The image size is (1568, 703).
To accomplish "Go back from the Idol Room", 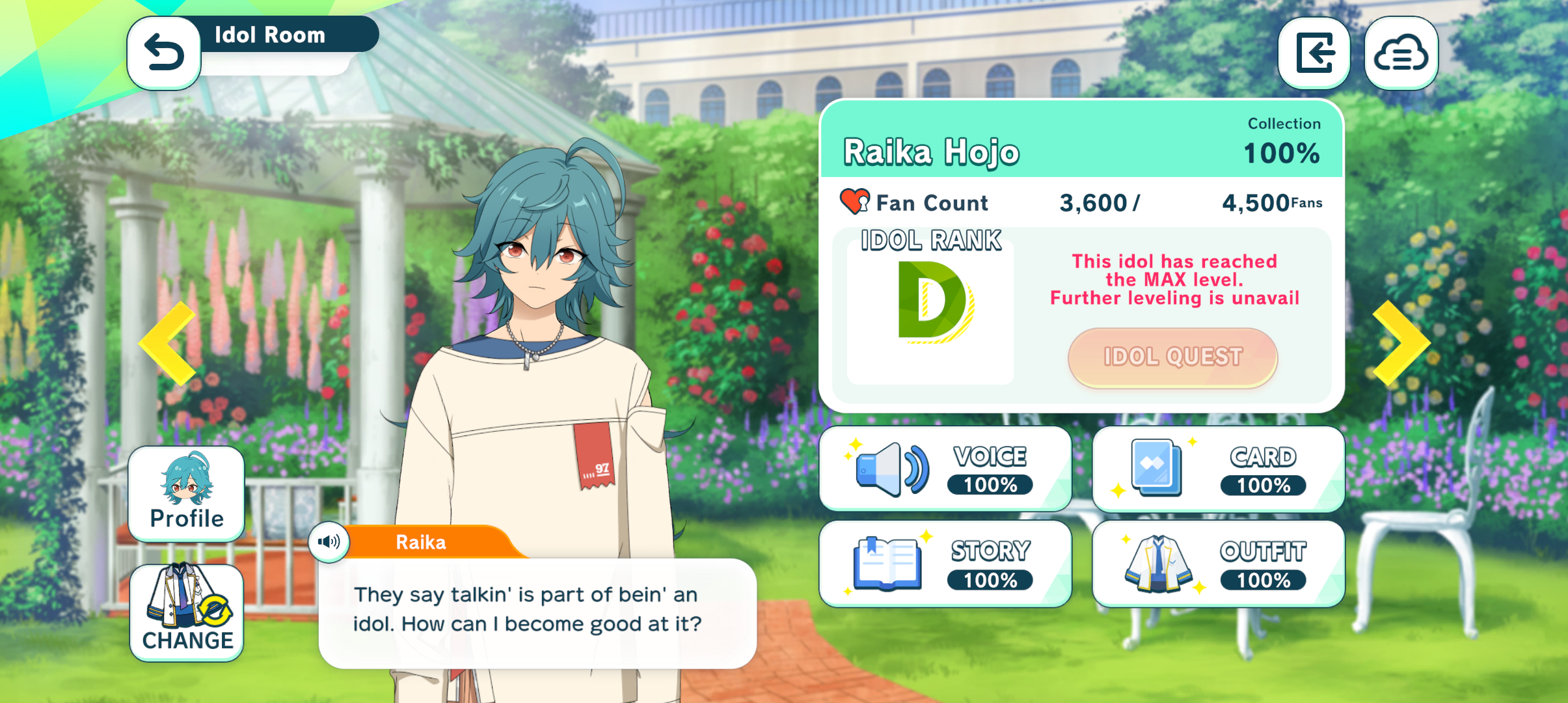I will pyautogui.click(x=164, y=53).
